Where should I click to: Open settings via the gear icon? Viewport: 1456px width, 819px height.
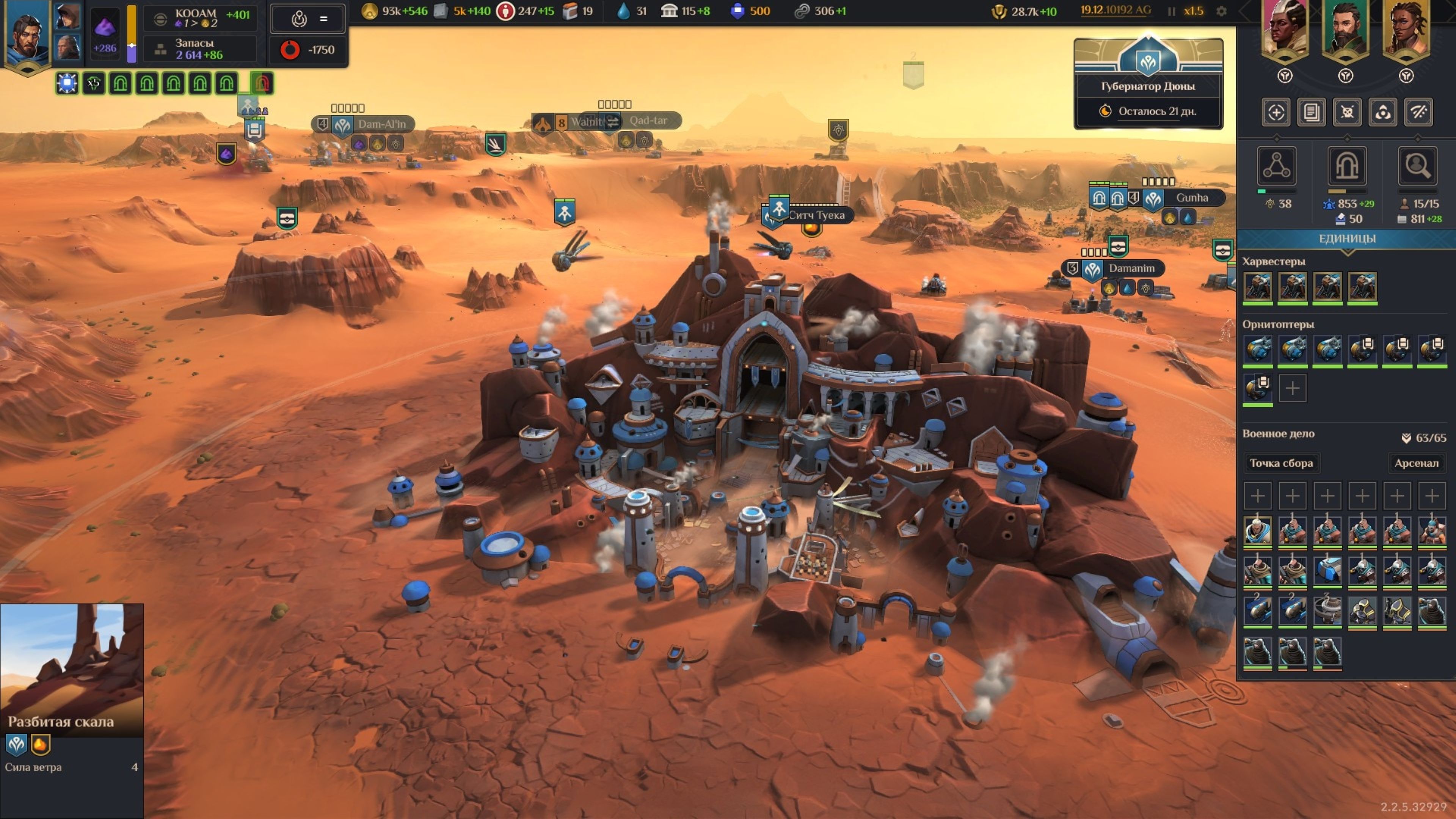coord(1221,11)
